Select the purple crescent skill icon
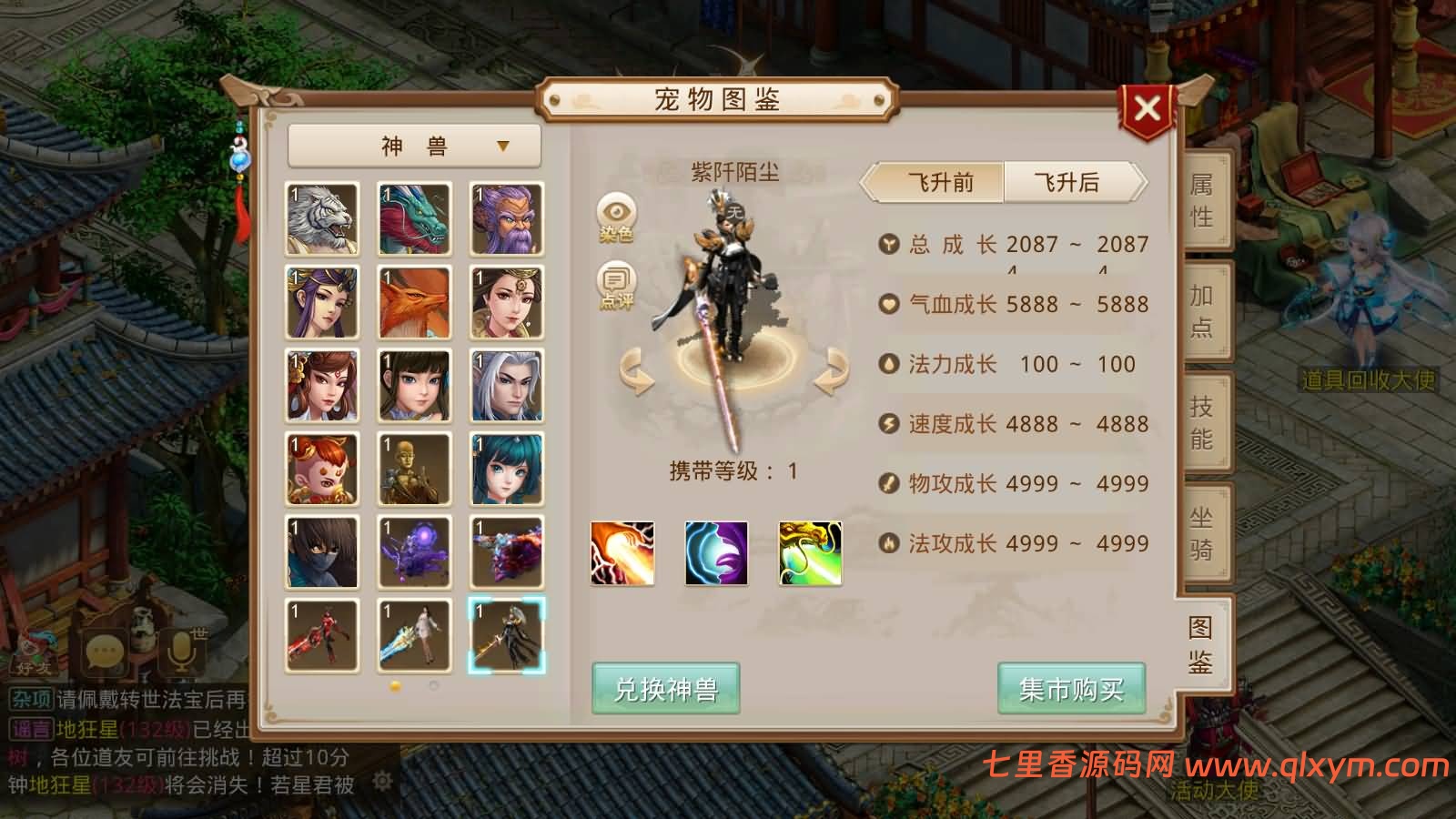 716,552
